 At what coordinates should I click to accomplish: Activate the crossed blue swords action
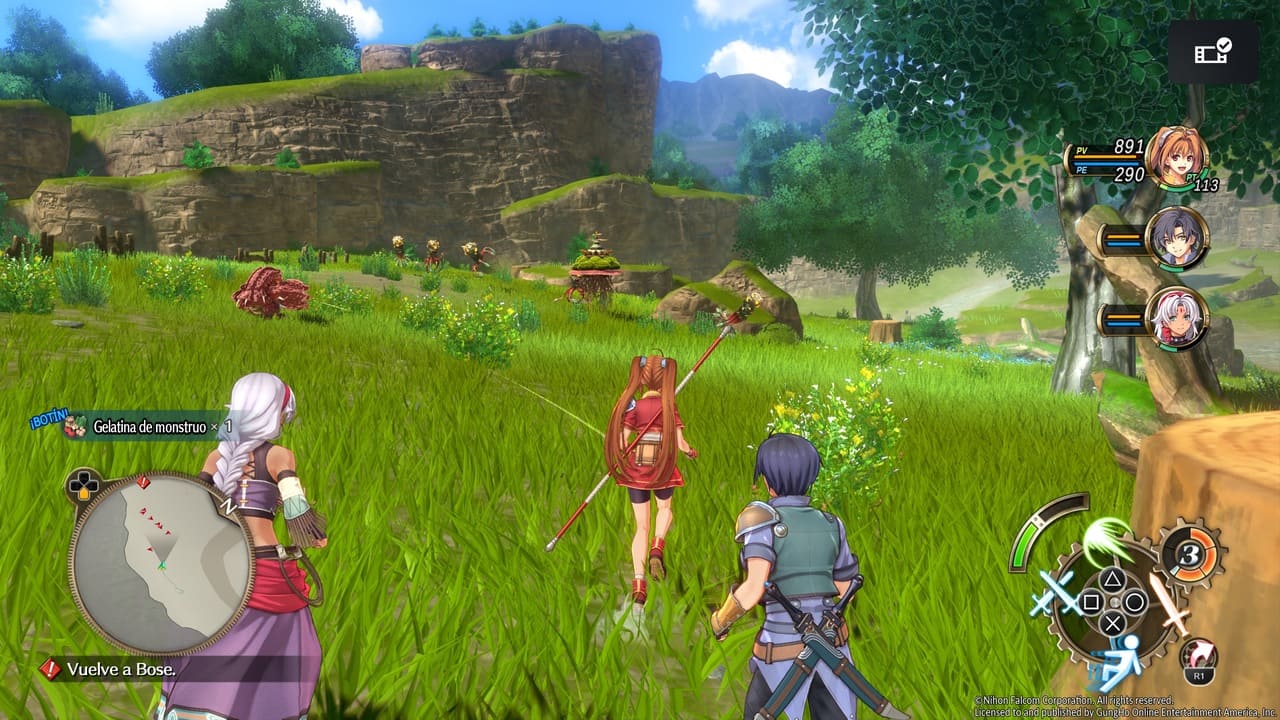click(1054, 598)
